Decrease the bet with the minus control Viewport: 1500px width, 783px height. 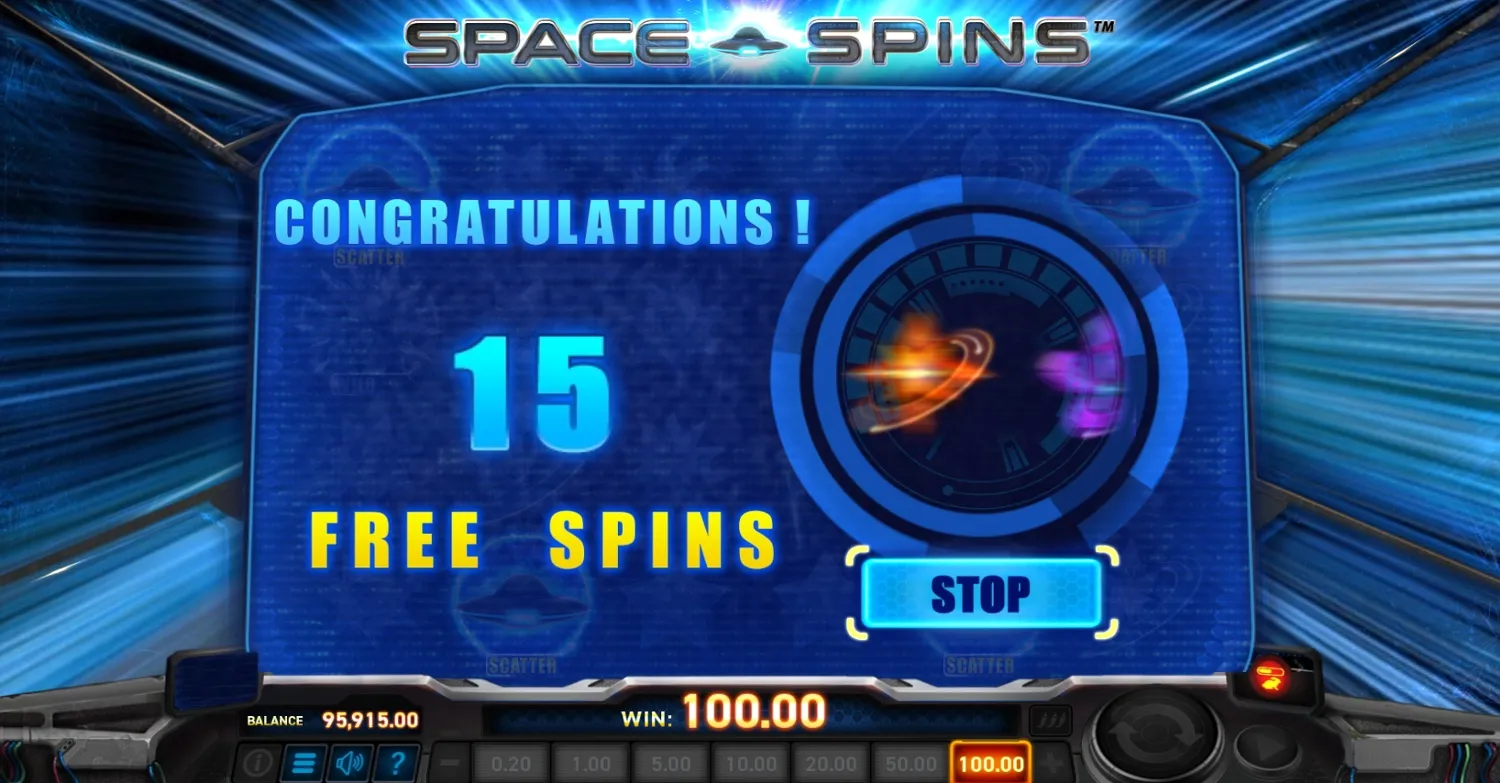[x=449, y=762]
